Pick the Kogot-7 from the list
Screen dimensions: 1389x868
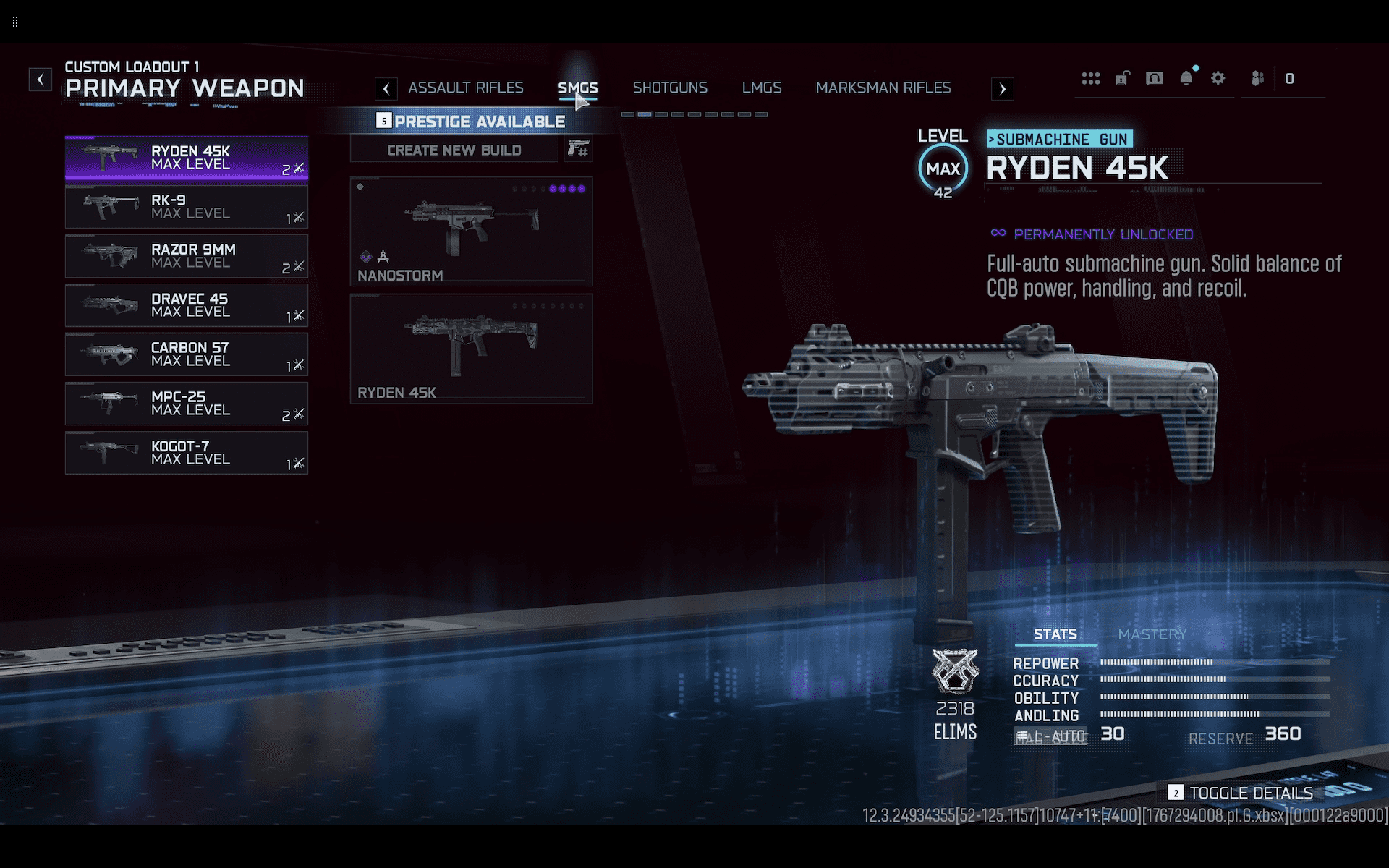click(187, 453)
